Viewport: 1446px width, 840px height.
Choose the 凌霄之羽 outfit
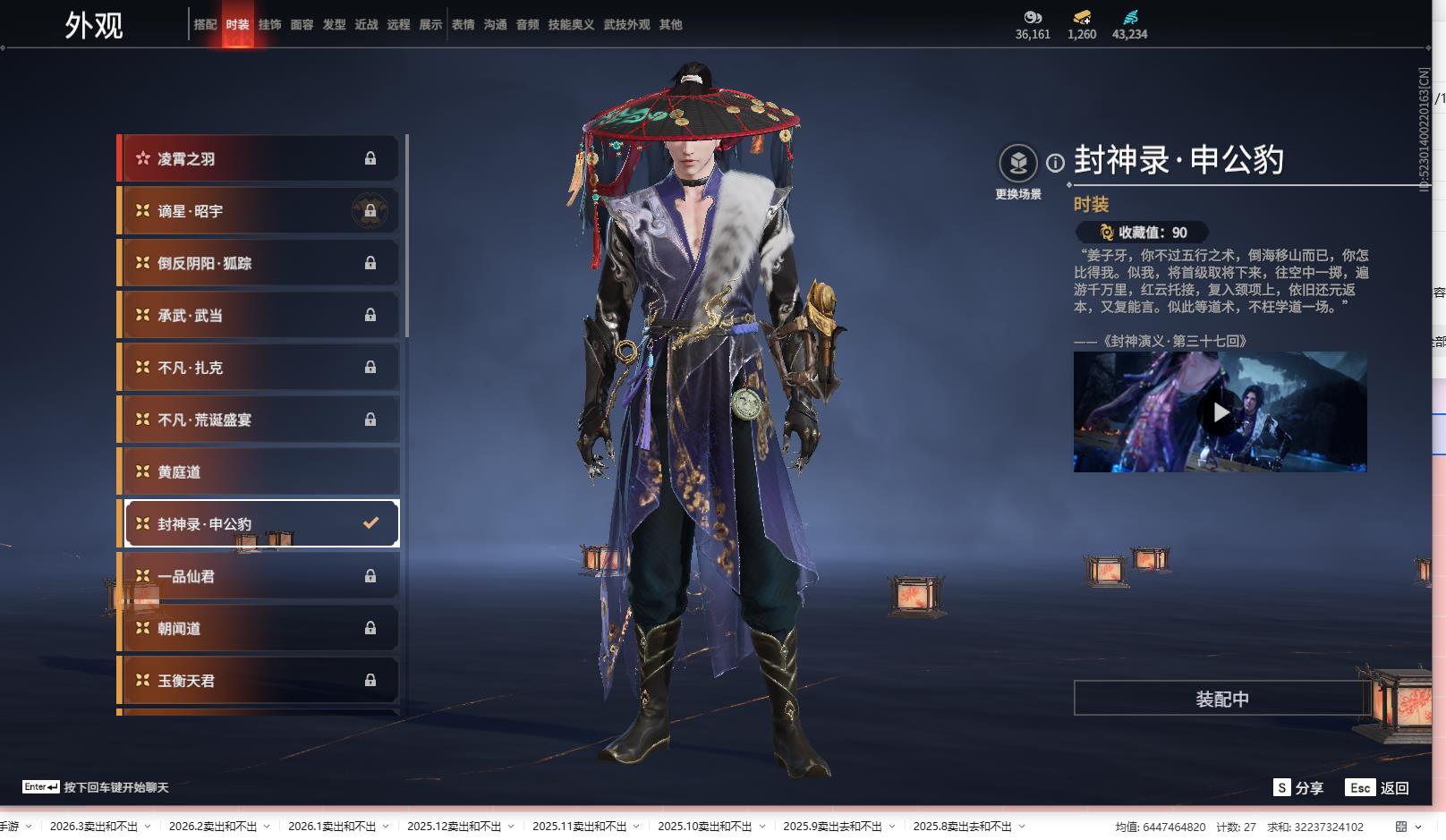coord(259,159)
